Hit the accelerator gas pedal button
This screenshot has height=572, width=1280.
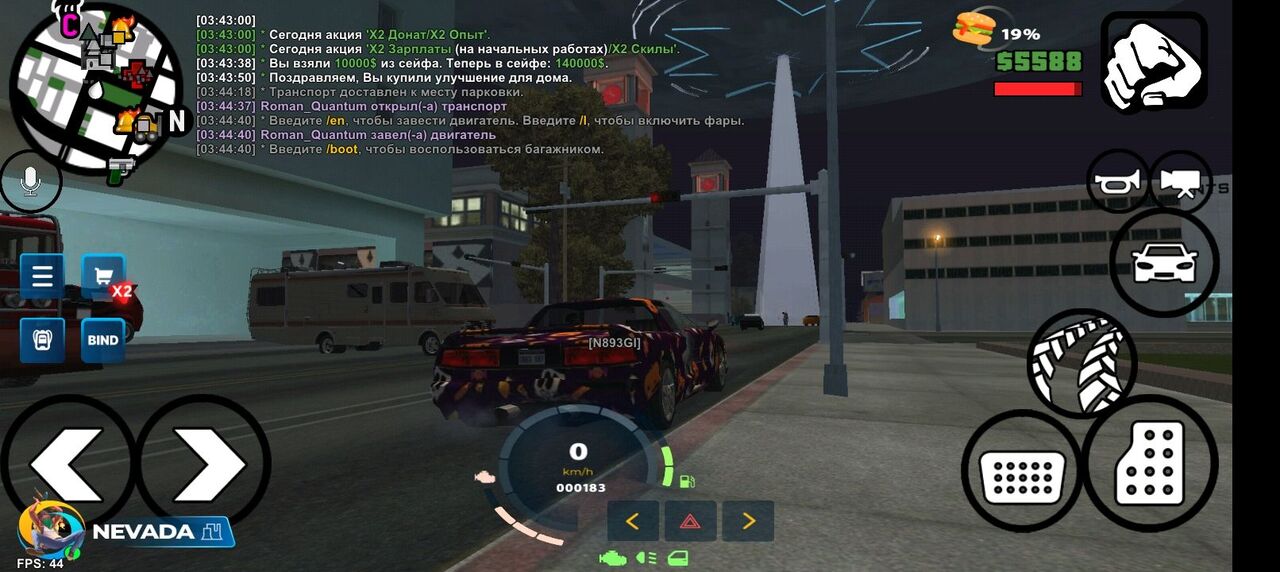point(1150,464)
